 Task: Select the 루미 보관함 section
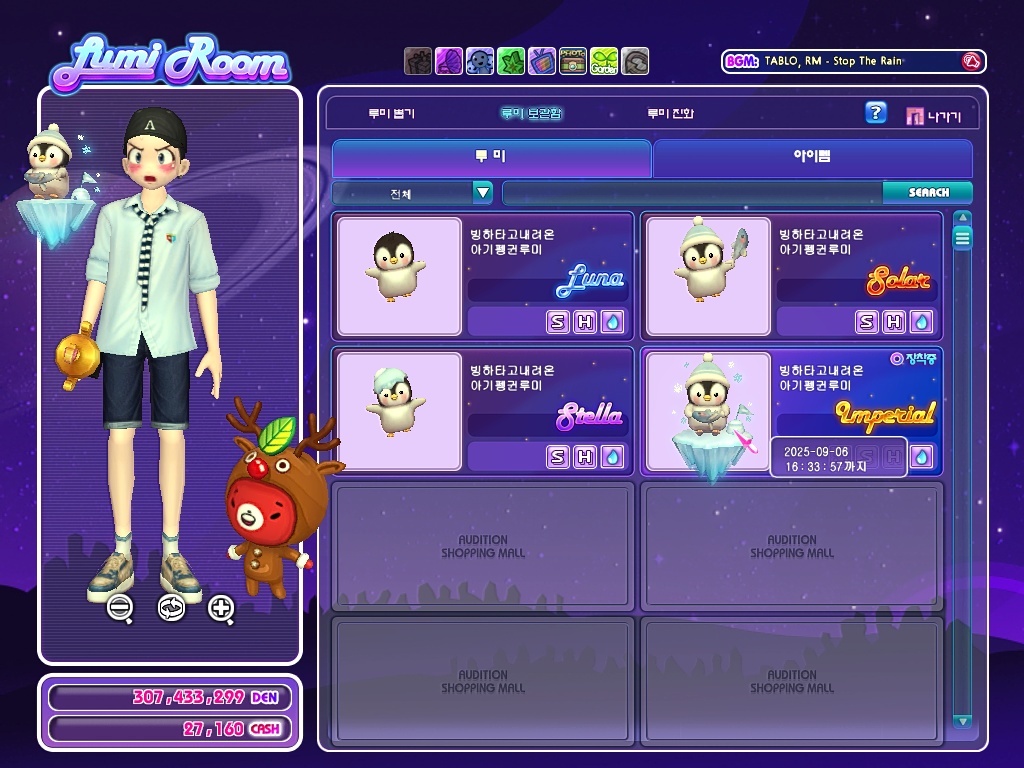531,114
